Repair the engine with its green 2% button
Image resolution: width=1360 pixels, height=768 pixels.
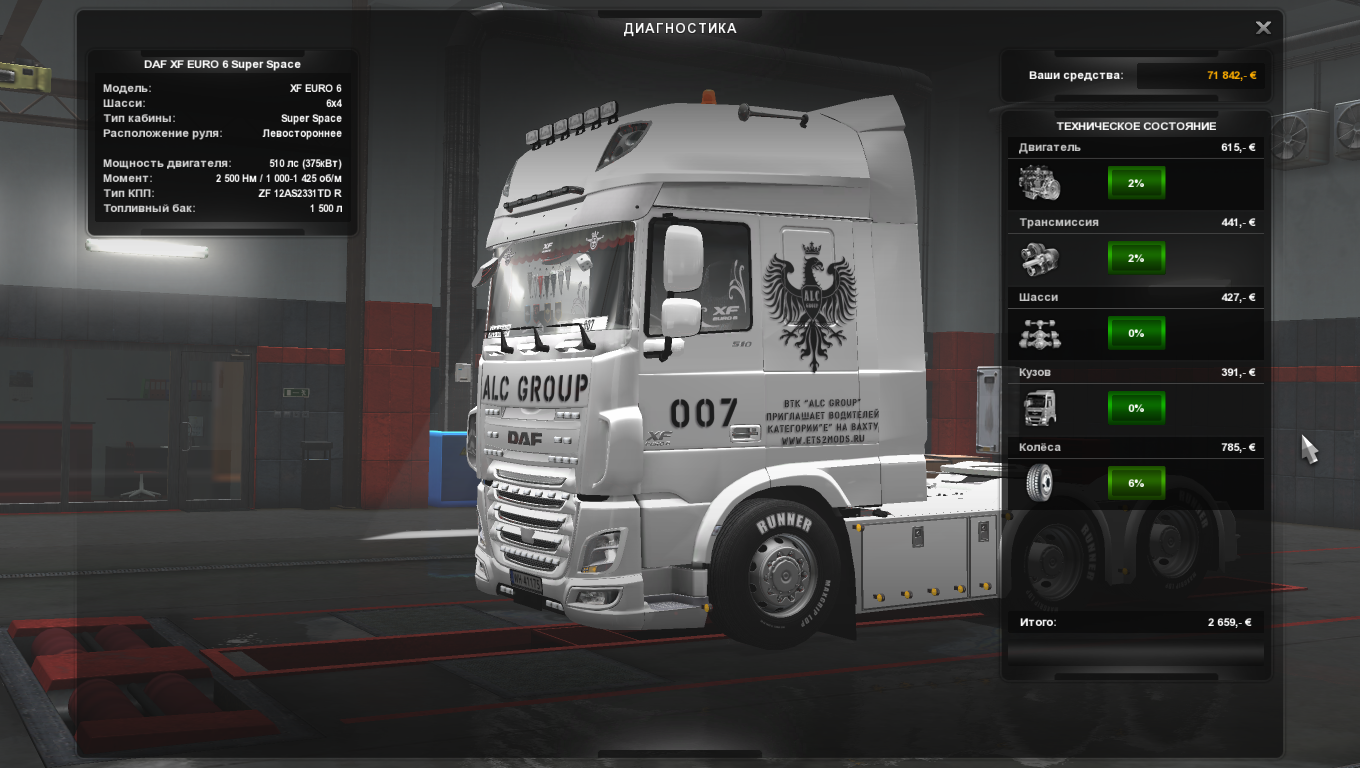1136,184
